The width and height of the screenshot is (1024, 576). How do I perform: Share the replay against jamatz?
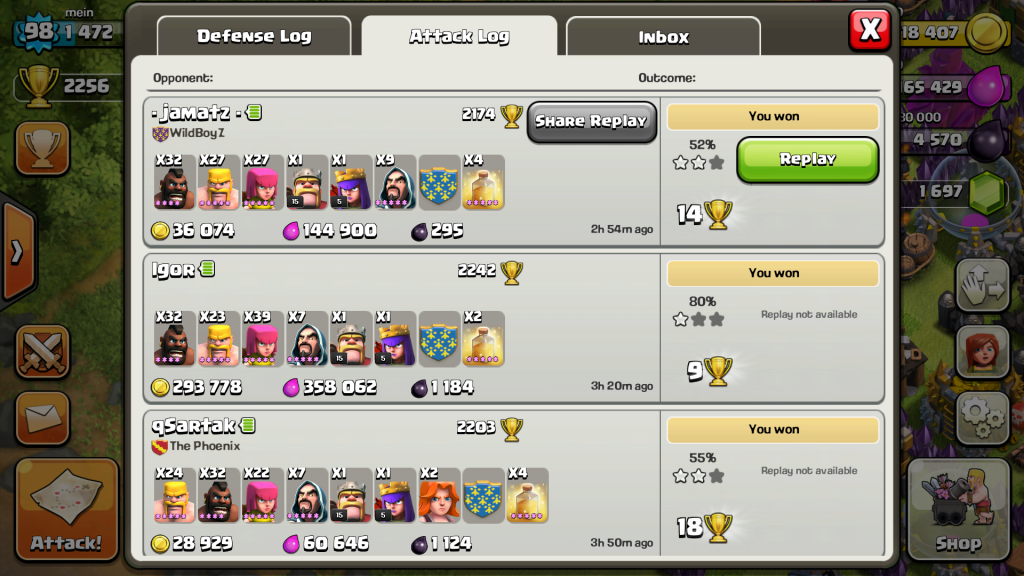pyautogui.click(x=591, y=121)
